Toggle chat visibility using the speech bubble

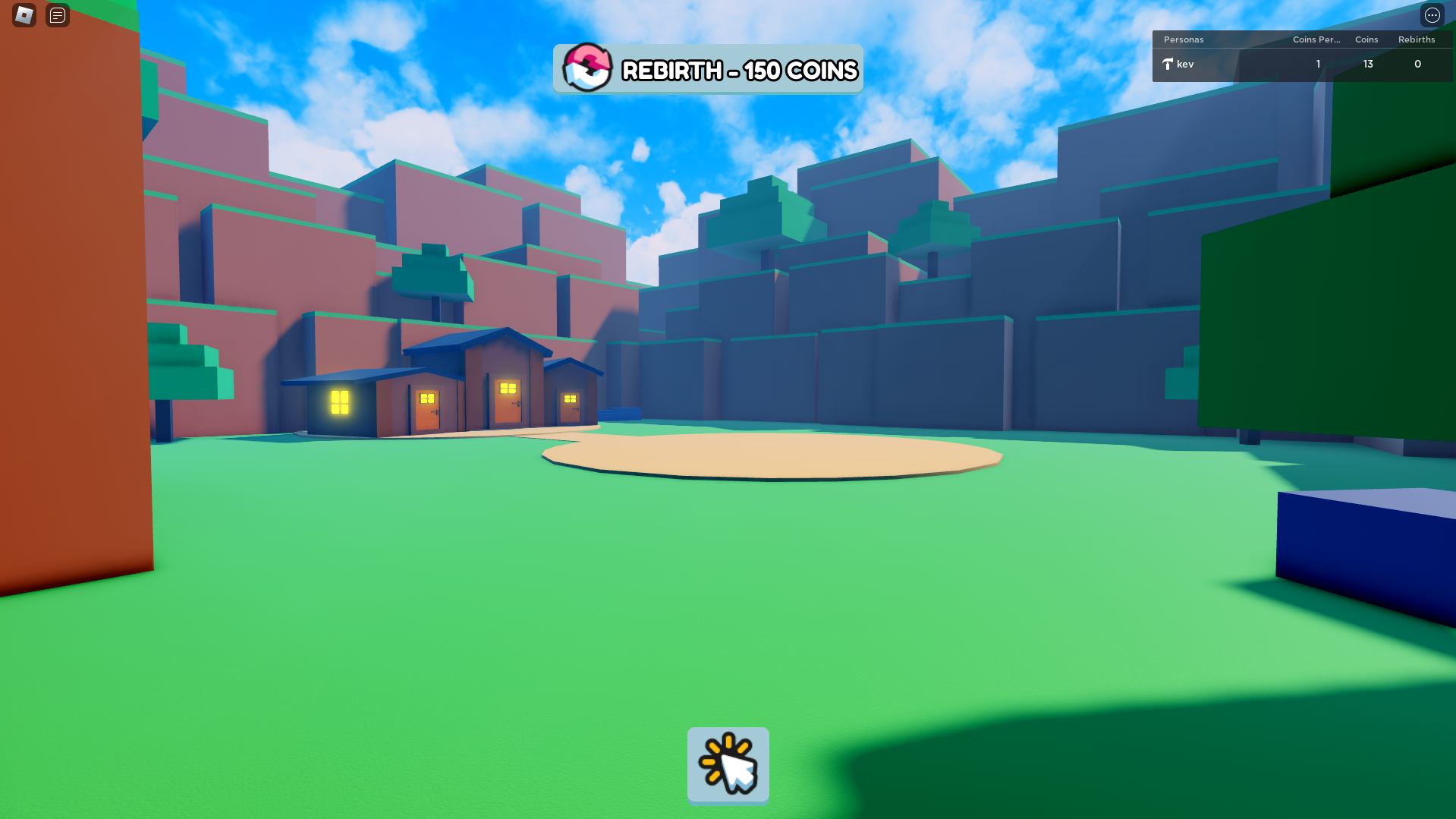(x=56, y=15)
